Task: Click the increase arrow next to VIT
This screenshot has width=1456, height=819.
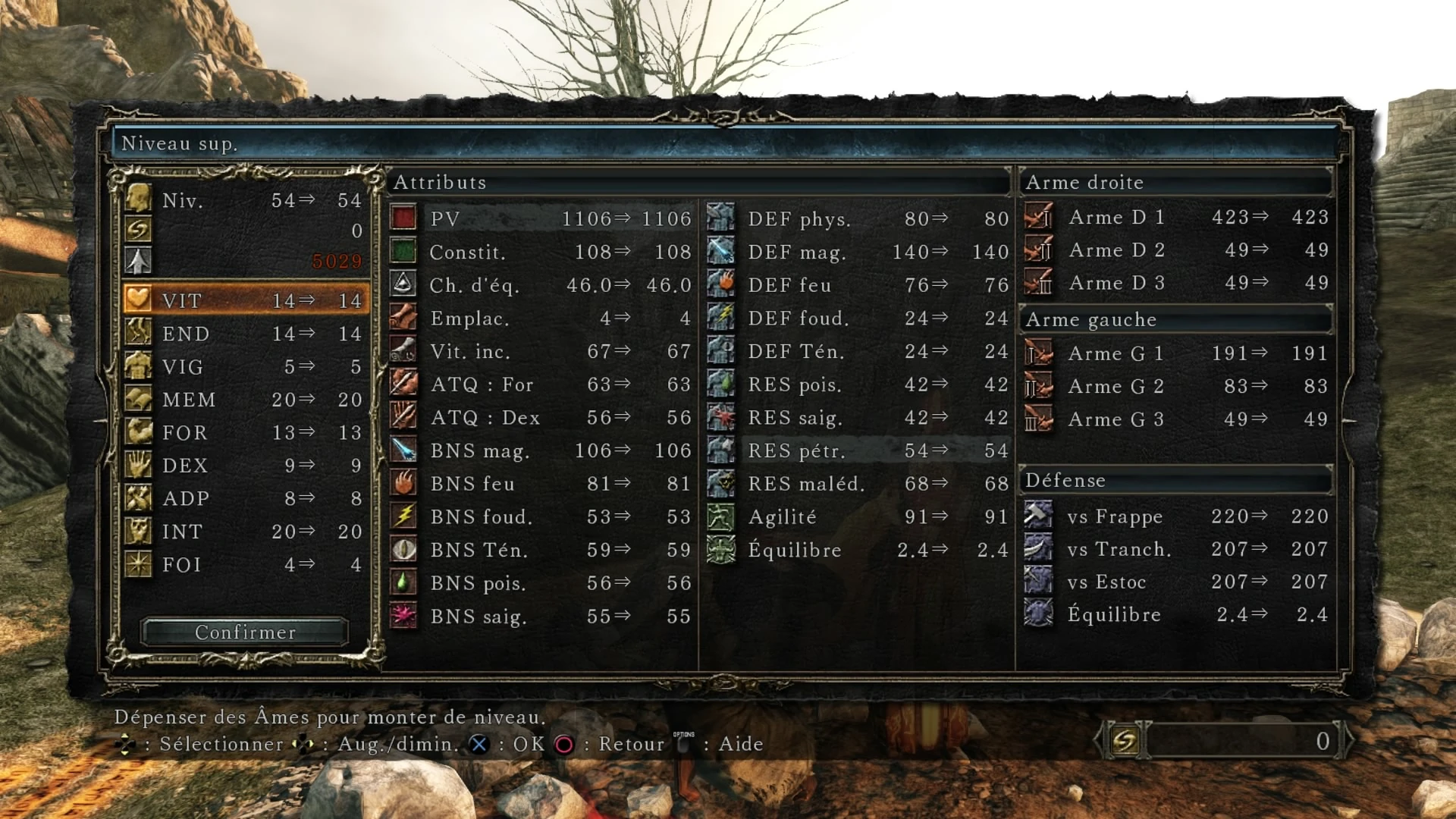Action: pos(308,300)
